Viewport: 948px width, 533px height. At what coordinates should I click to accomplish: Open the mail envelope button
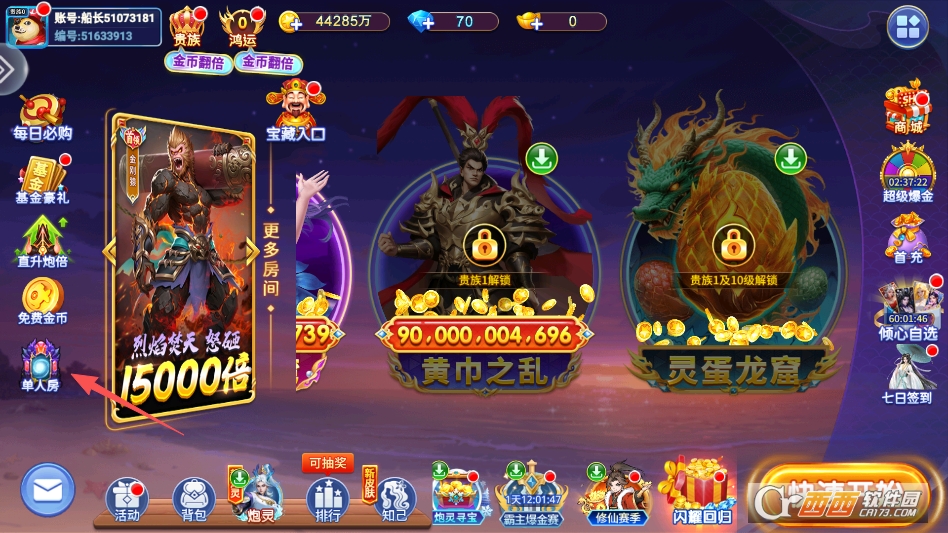point(47,490)
